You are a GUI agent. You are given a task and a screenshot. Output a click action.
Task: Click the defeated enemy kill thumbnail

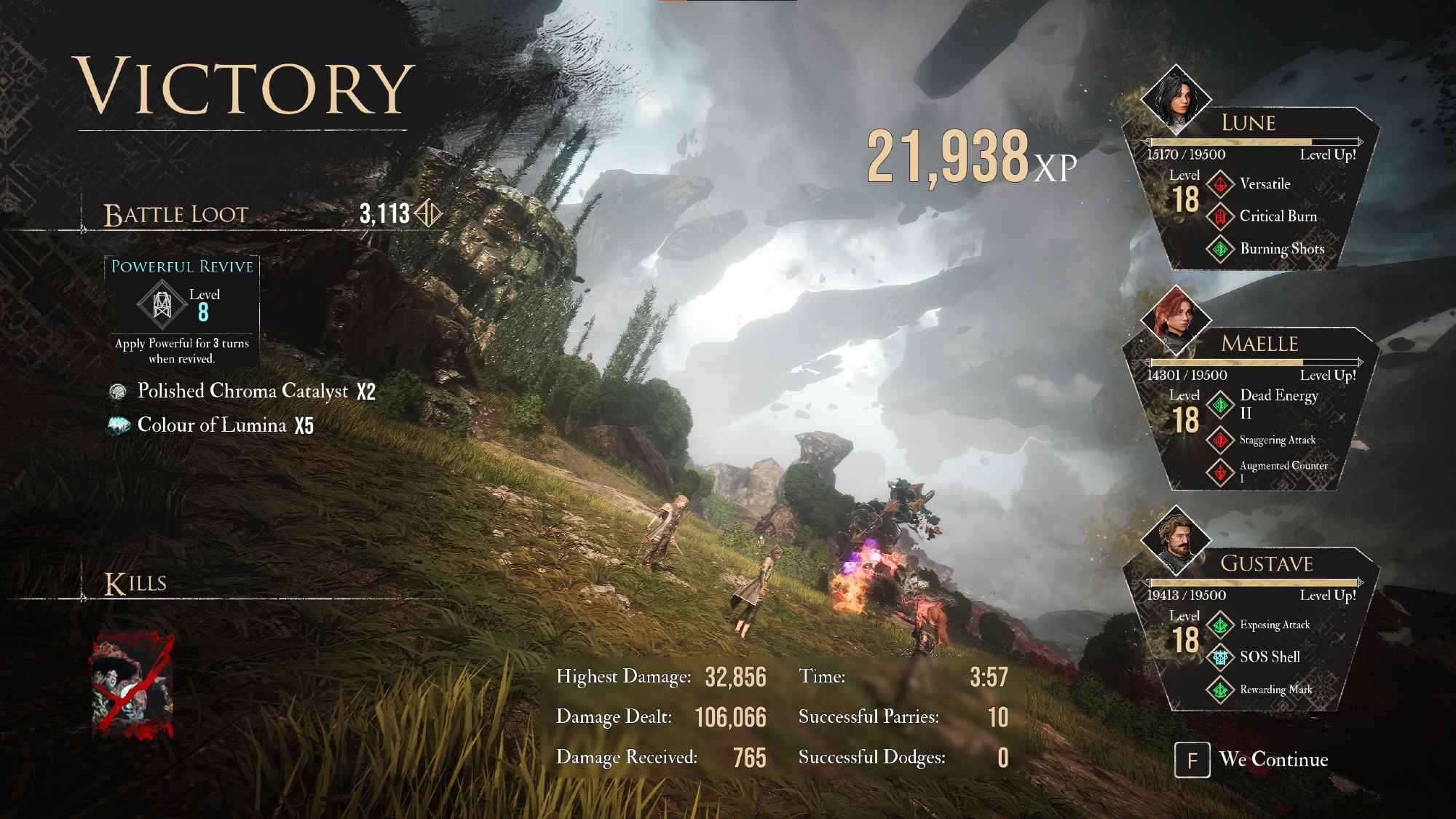tap(132, 686)
